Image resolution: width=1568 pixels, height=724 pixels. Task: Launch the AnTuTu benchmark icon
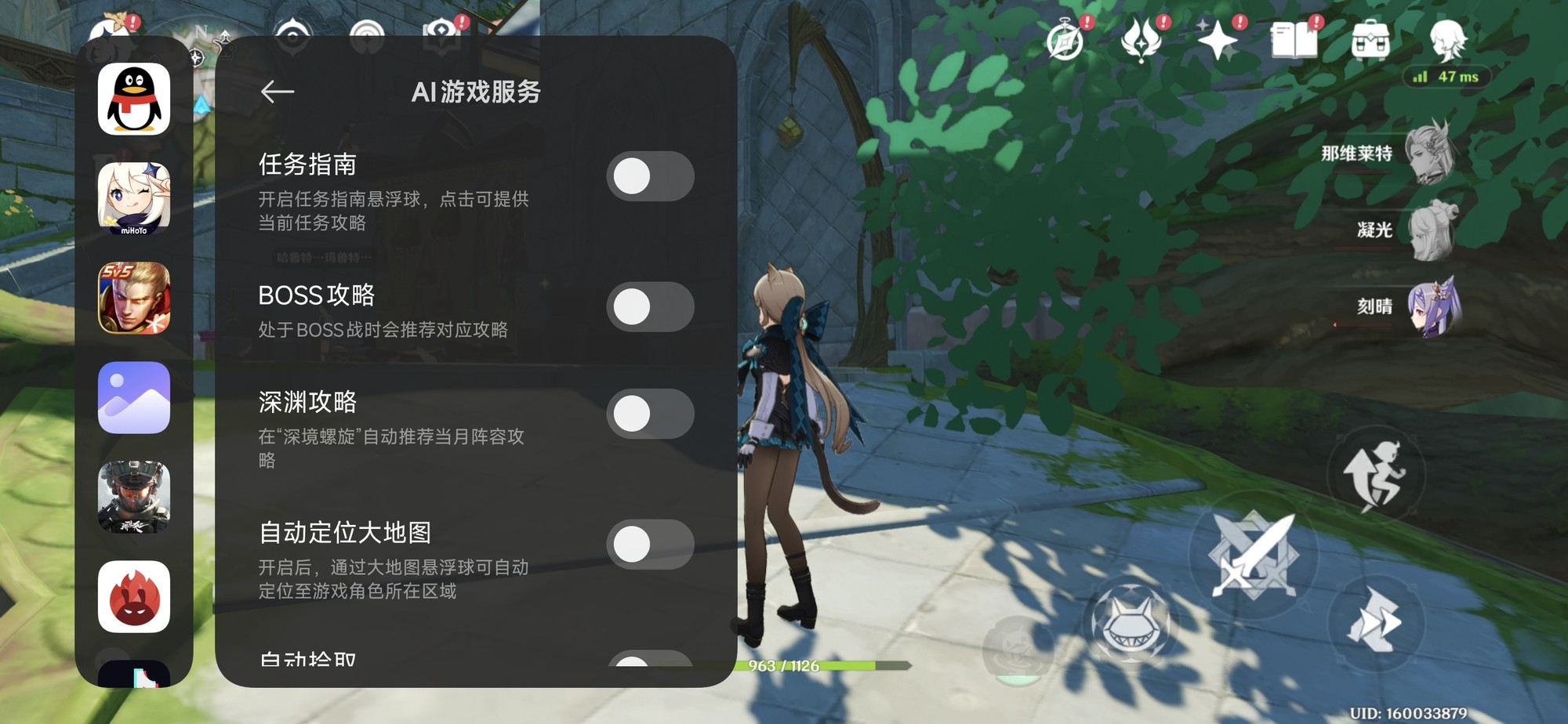point(133,595)
